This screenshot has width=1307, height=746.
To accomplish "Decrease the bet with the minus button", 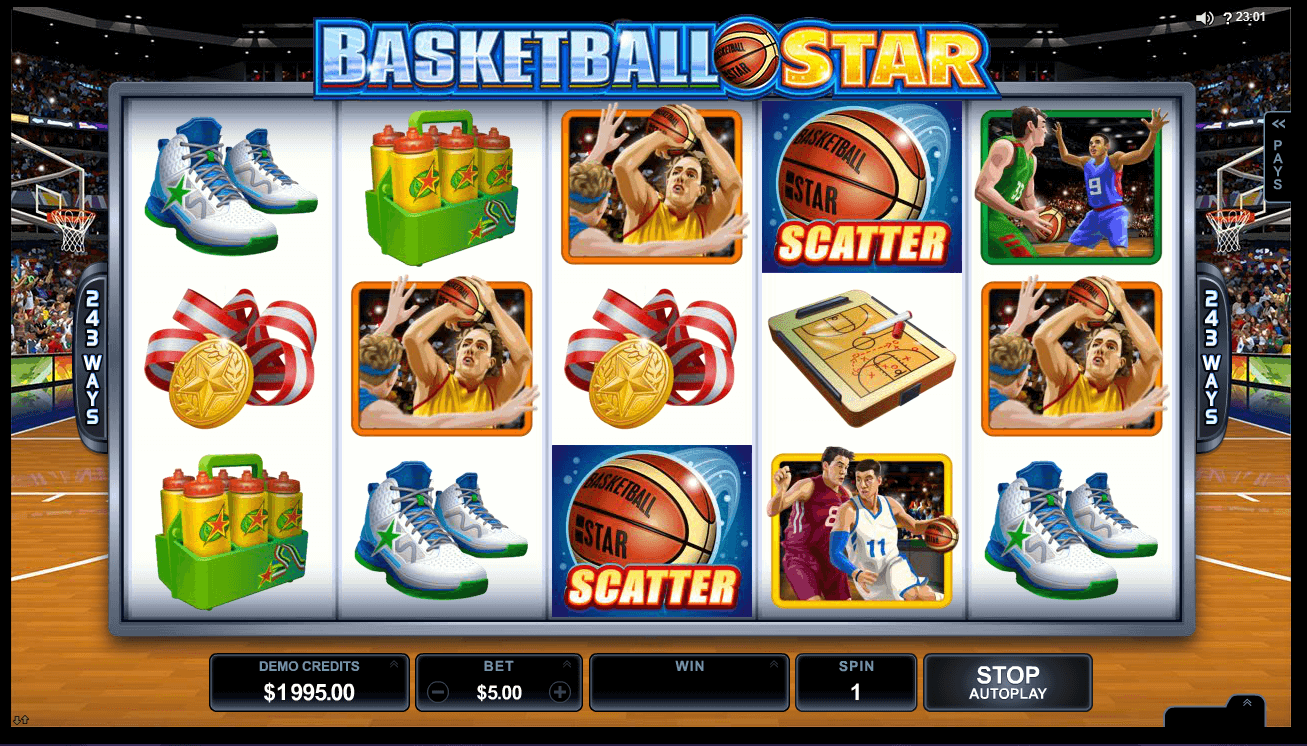I will [x=437, y=692].
